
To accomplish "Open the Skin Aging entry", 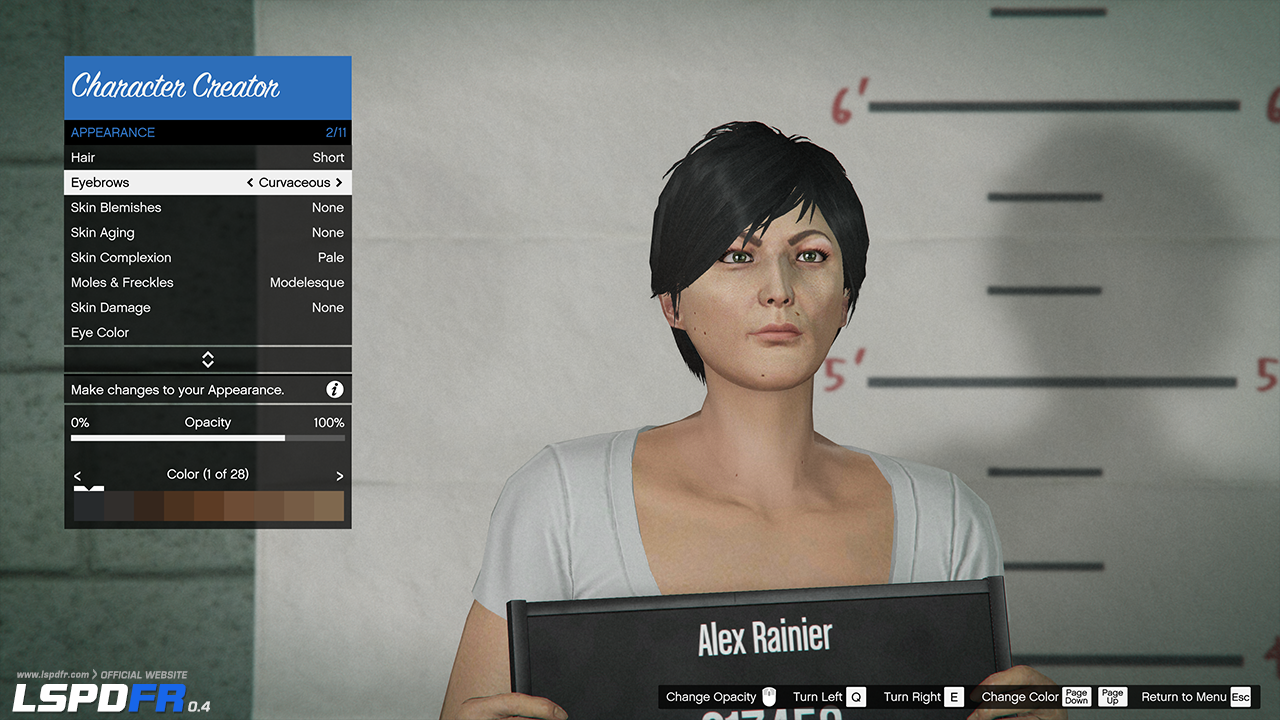I will [207, 233].
